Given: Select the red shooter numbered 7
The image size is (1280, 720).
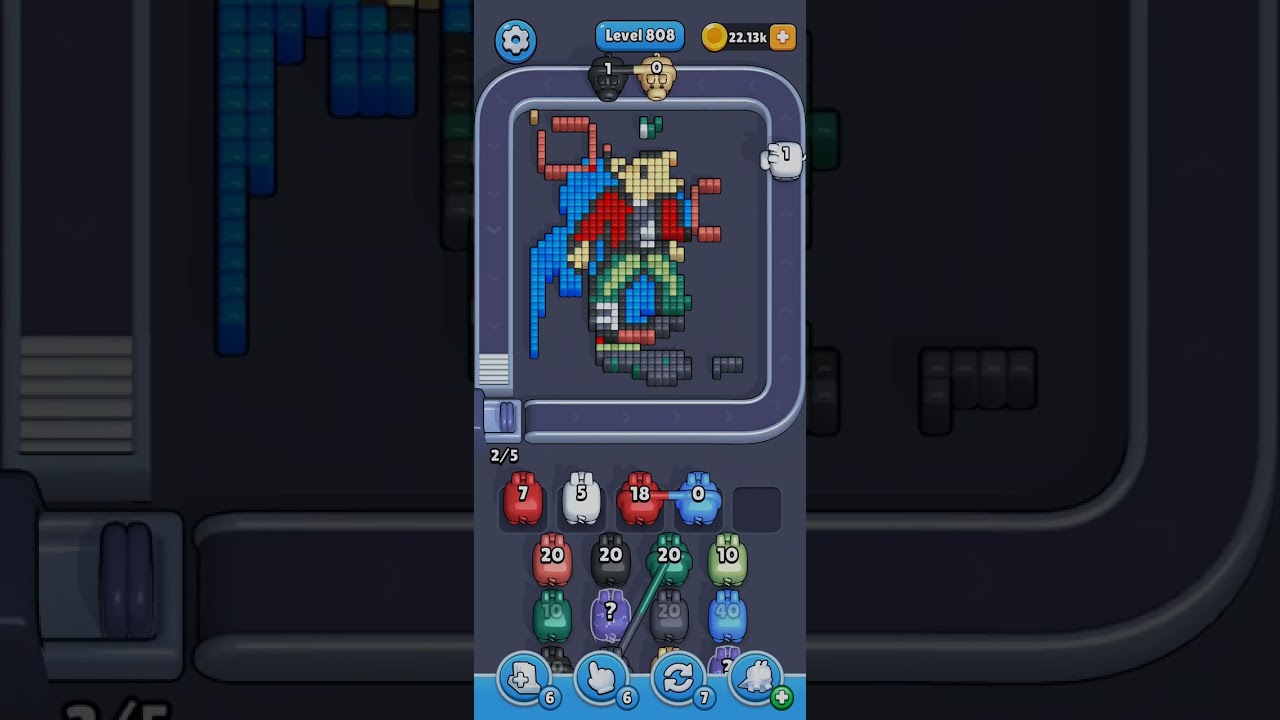Looking at the screenshot, I should (x=522, y=498).
